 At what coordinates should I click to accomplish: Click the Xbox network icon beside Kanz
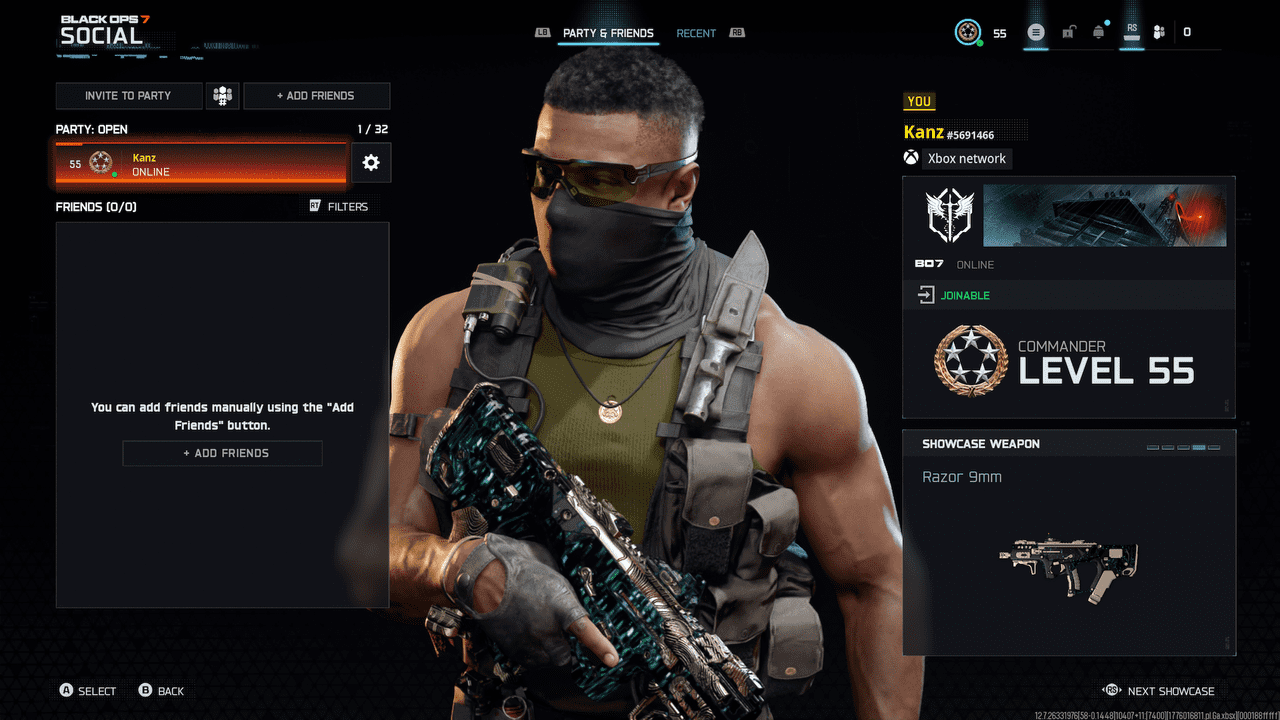coord(910,158)
